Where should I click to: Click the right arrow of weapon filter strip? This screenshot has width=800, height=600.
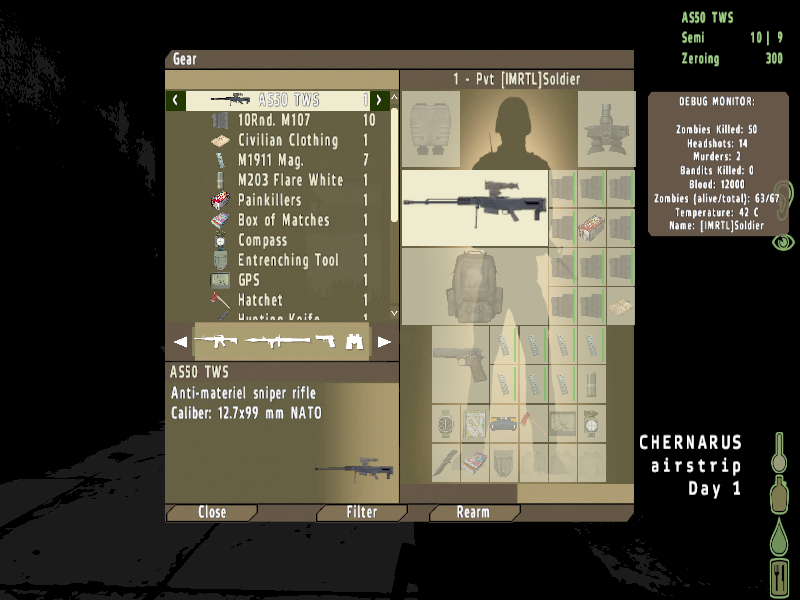click(x=384, y=342)
